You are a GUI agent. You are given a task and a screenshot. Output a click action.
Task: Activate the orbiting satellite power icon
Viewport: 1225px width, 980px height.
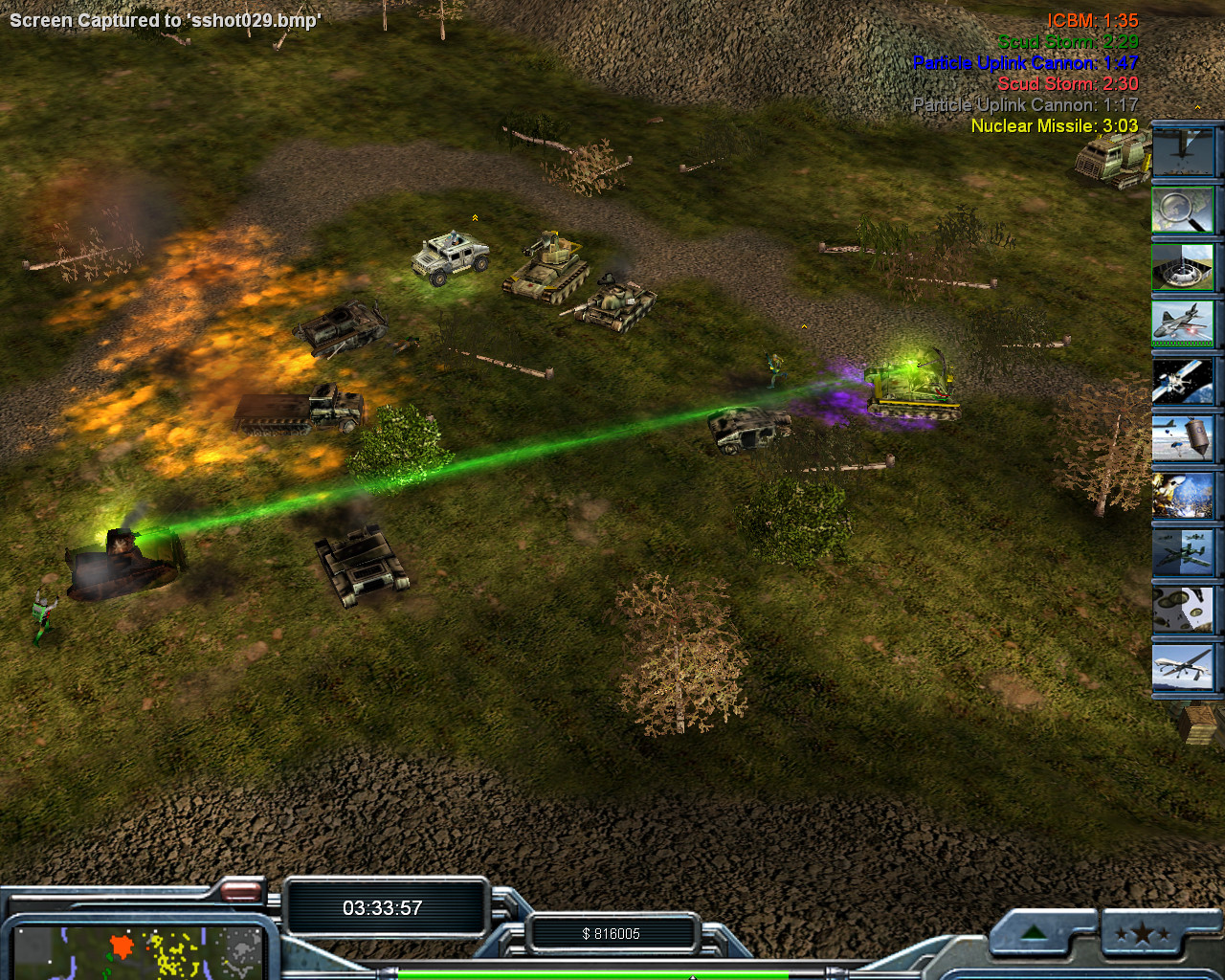tap(1183, 380)
